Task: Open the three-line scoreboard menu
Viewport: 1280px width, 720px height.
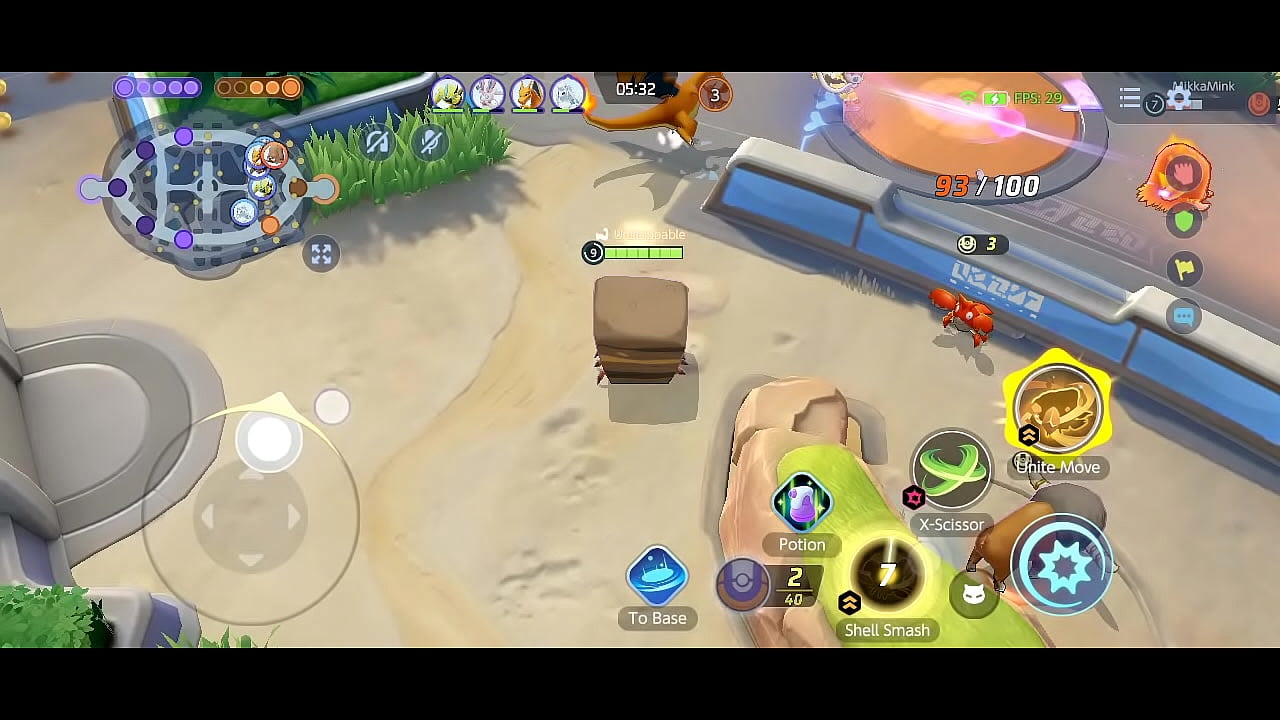Action: tap(1130, 98)
